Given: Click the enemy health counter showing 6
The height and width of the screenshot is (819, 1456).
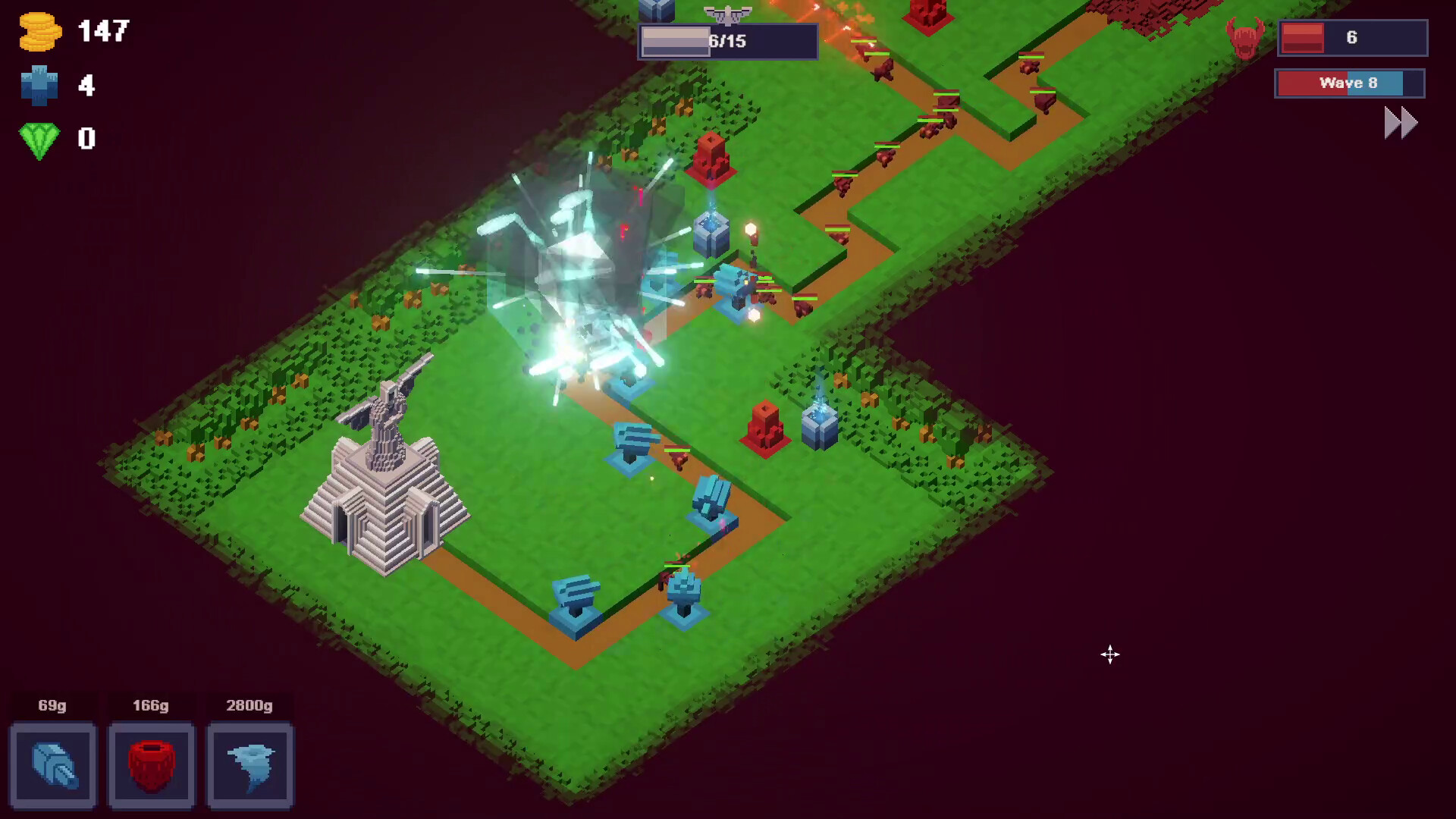Looking at the screenshot, I should (1351, 37).
